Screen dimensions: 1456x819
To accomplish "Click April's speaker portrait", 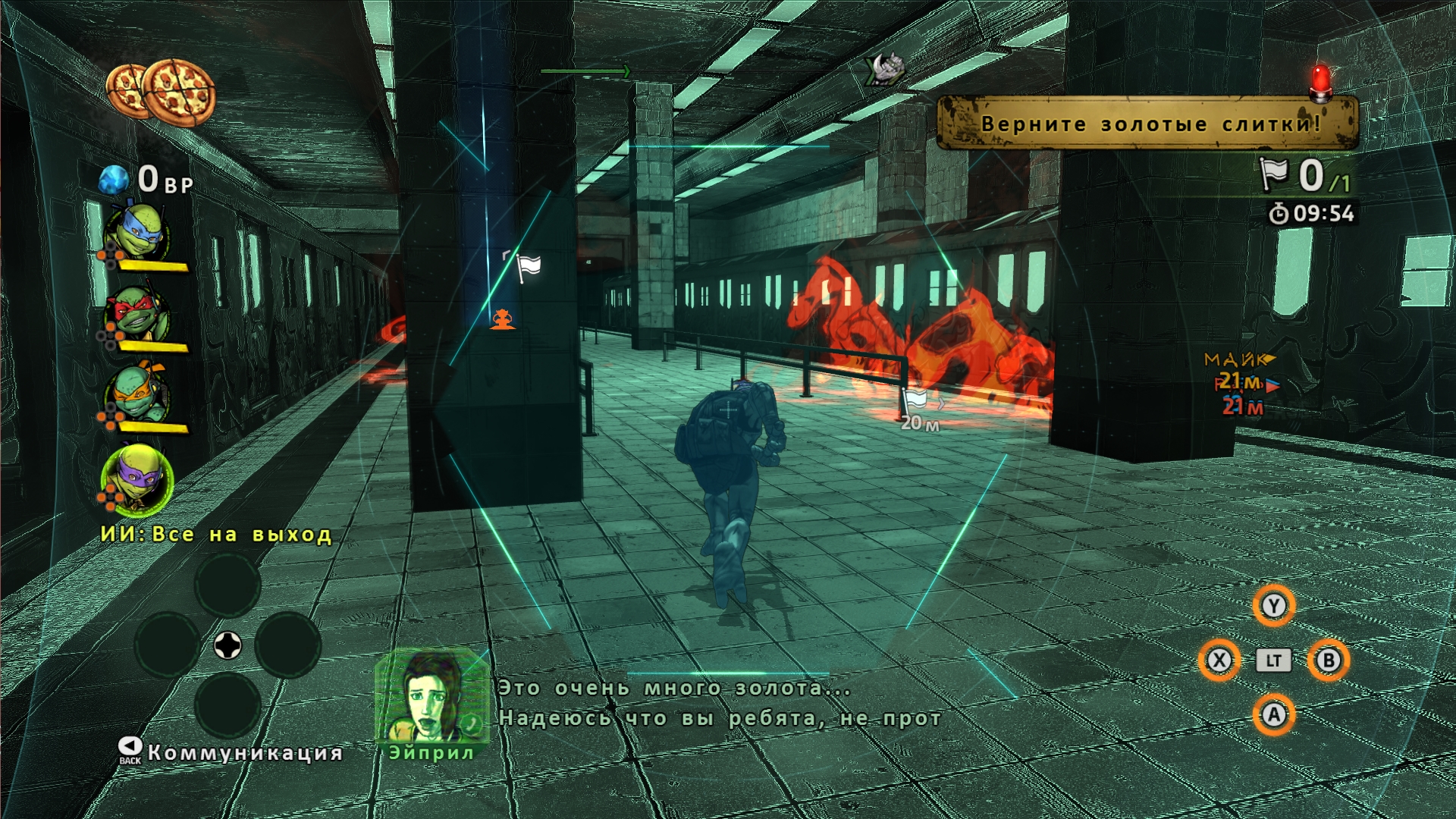I will (431, 696).
